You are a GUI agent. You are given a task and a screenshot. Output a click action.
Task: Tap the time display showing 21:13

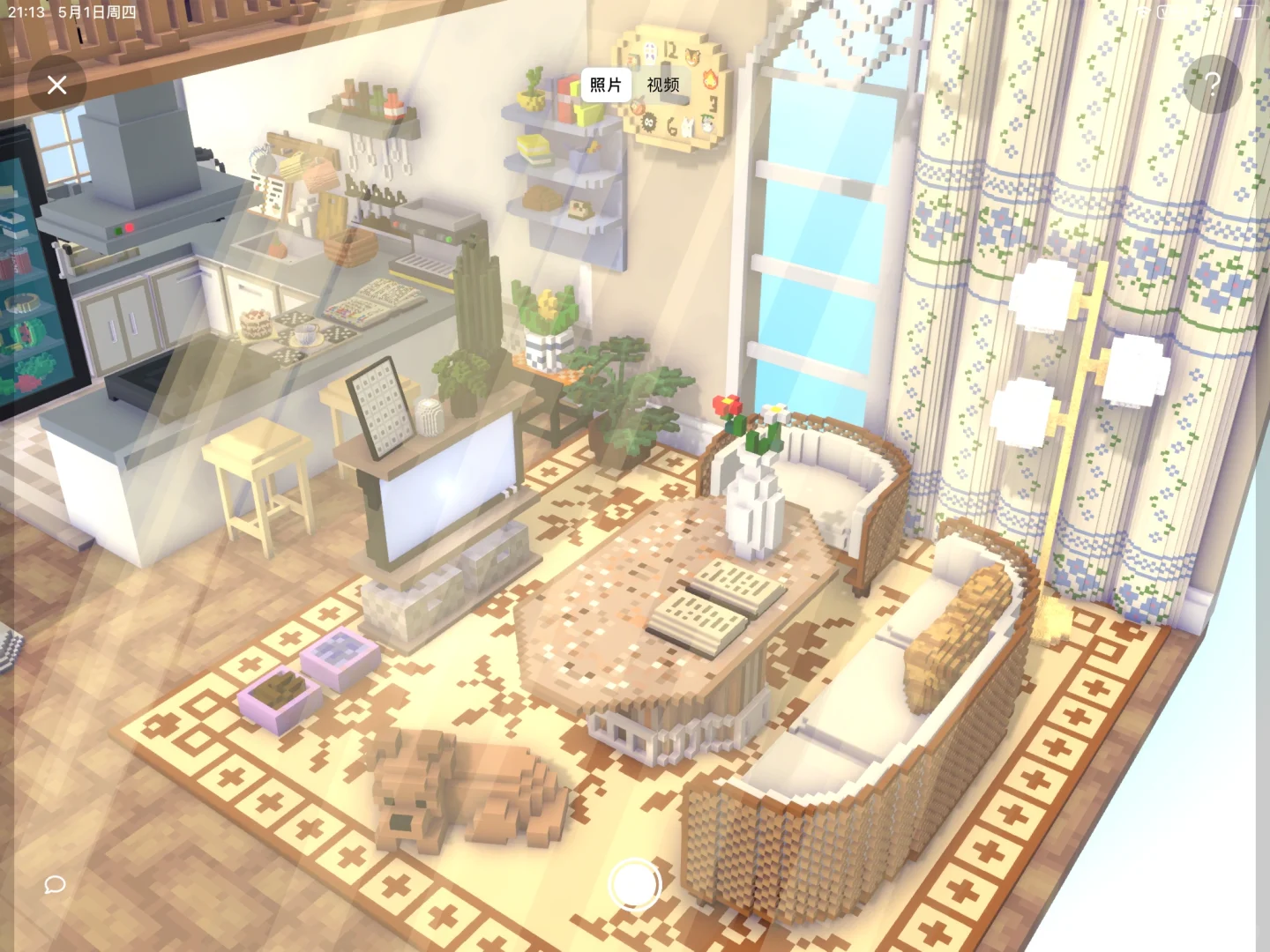click(26, 12)
